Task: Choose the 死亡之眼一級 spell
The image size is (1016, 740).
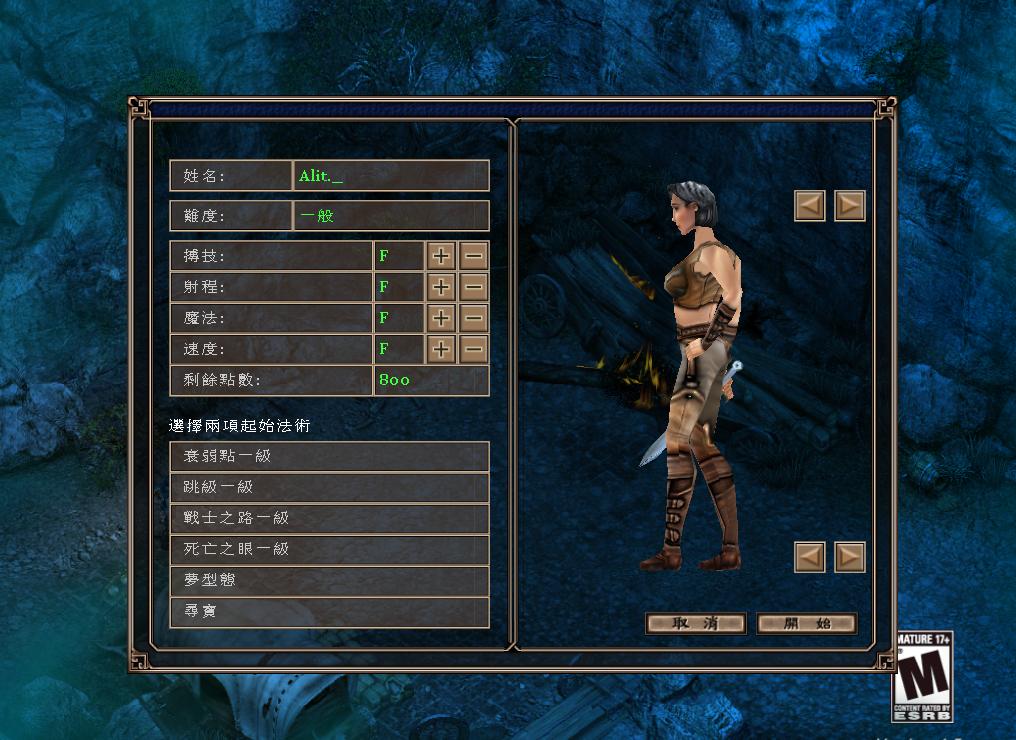Action: point(329,549)
